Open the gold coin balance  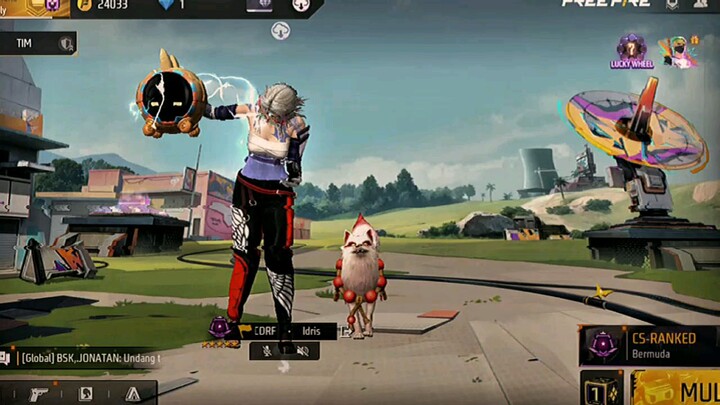[105, 5]
